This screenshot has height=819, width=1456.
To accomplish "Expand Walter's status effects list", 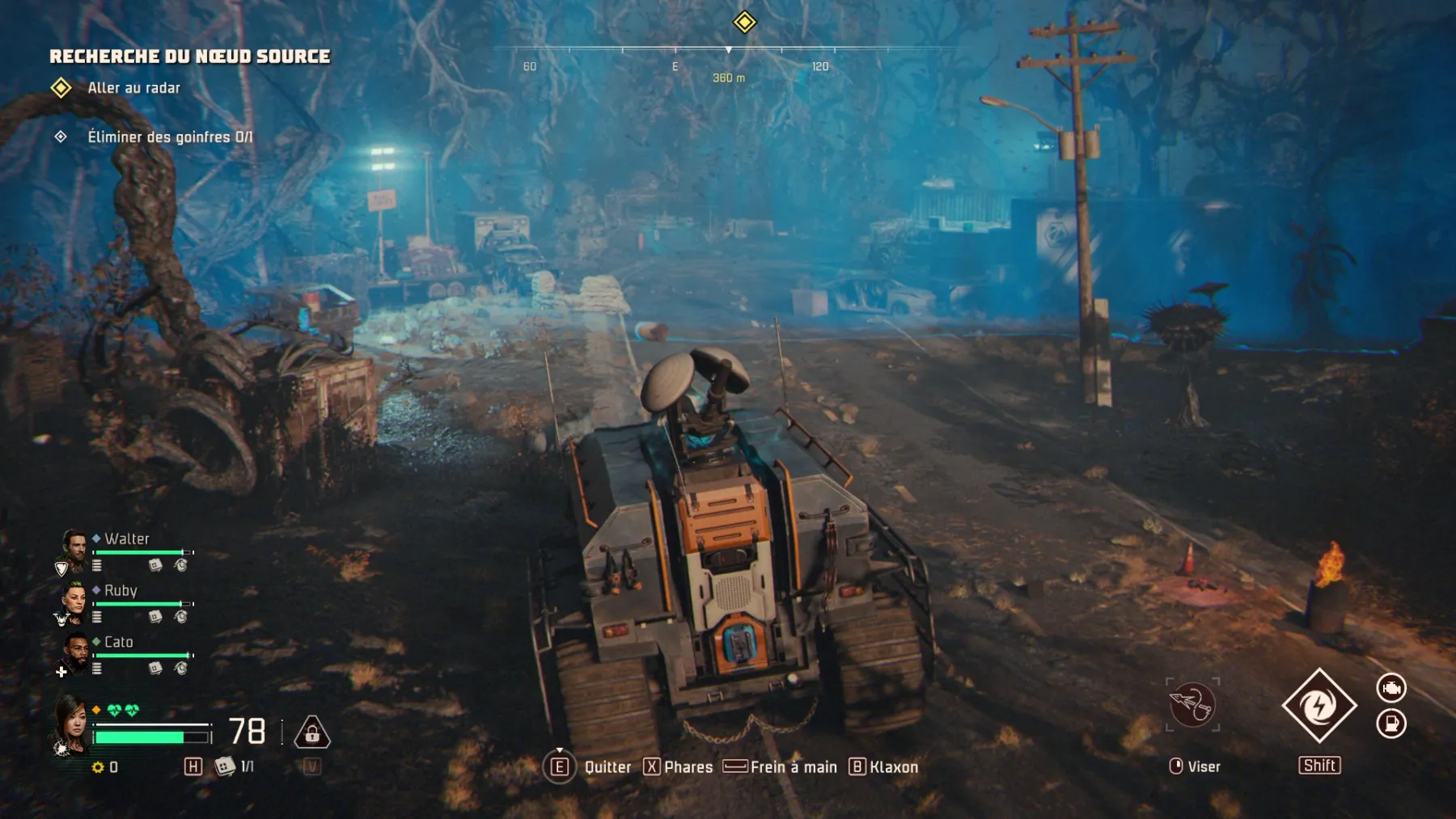I will click(99, 564).
